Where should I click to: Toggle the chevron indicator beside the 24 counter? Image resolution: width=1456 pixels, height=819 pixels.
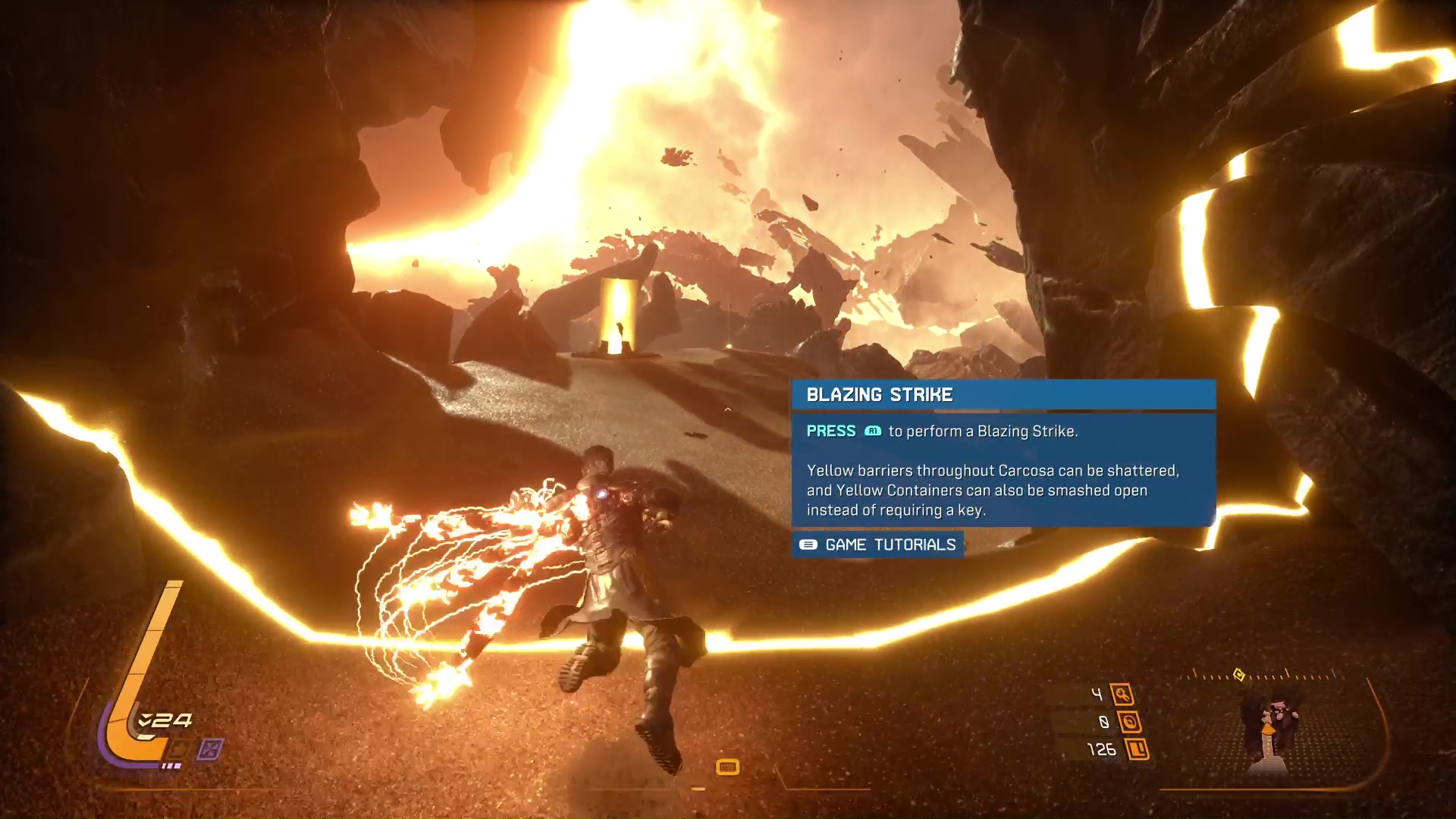[144, 720]
